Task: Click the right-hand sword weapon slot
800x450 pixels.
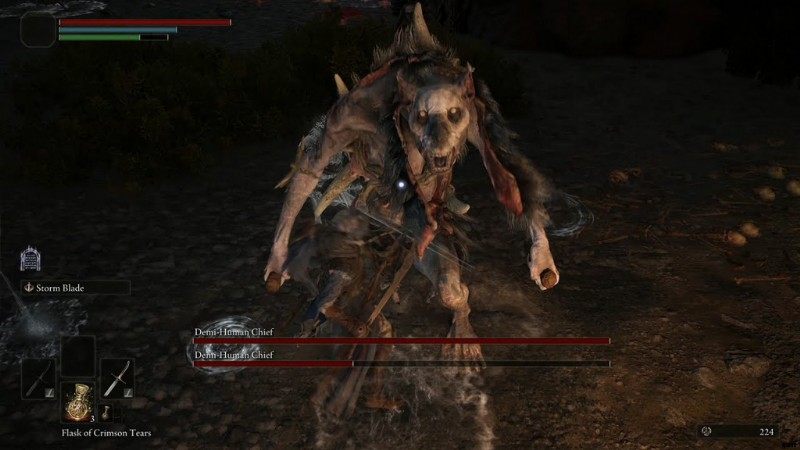Action: (x=116, y=378)
